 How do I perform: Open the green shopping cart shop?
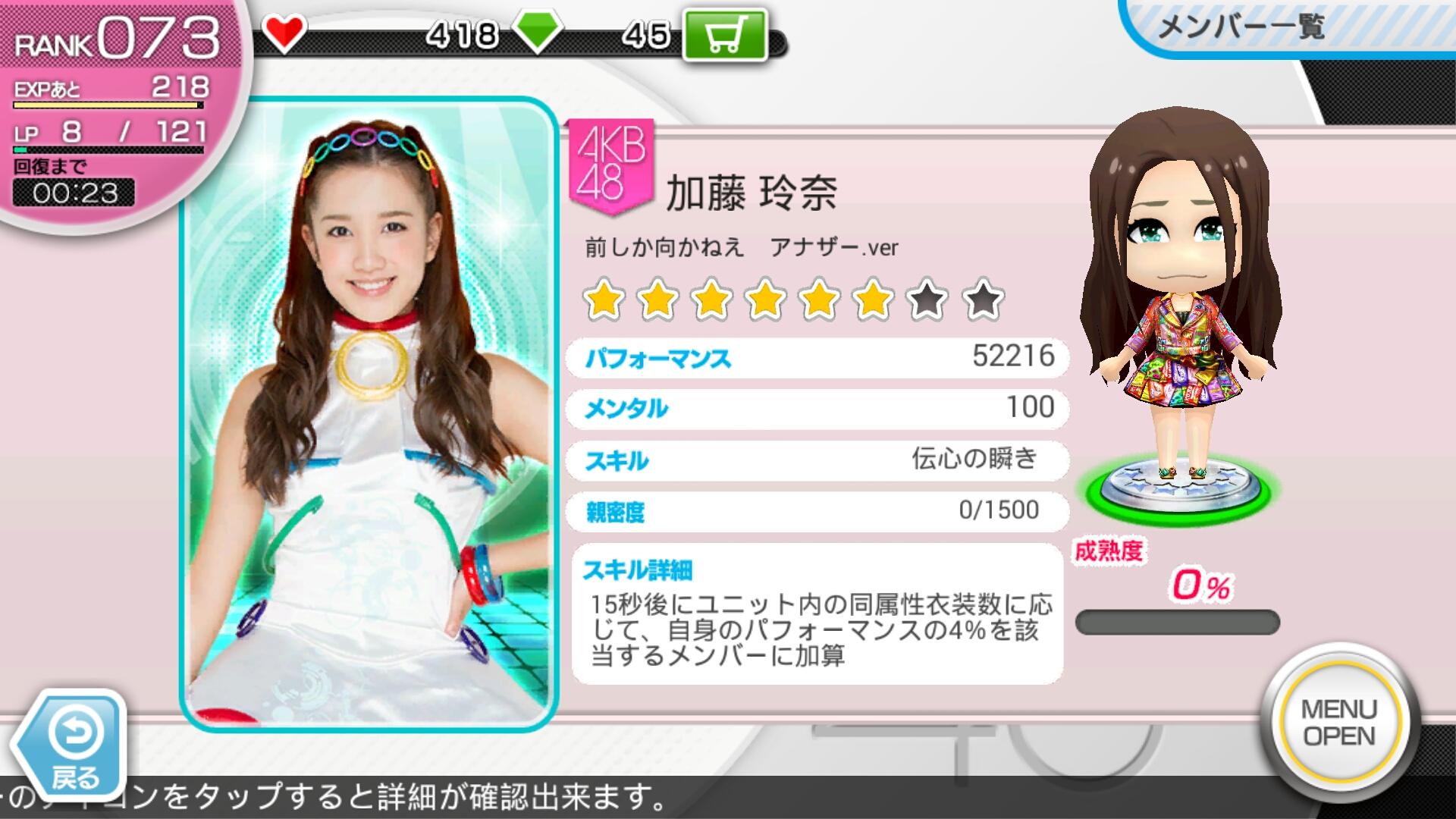[x=724, y=35]
